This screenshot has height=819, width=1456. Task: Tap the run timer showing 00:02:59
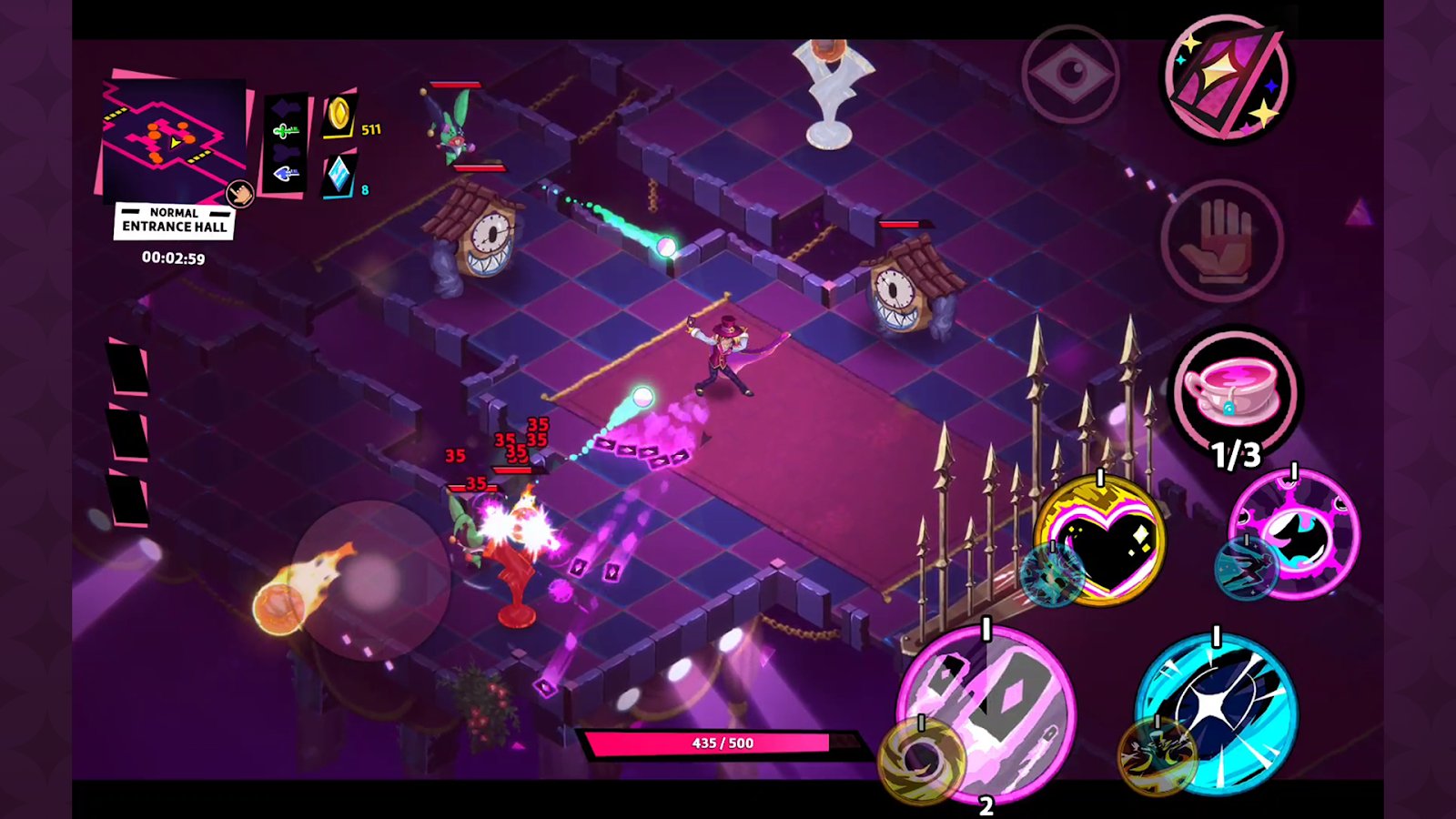[175, 258]
